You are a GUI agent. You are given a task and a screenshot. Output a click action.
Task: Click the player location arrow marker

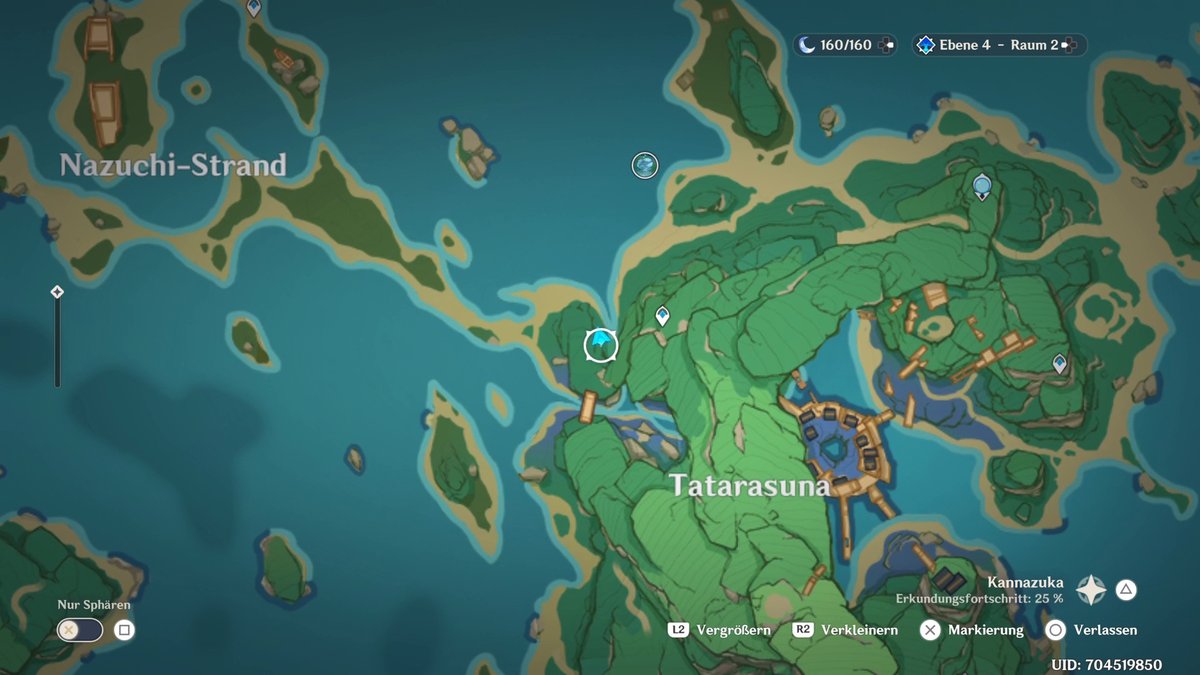click(601, 345)
